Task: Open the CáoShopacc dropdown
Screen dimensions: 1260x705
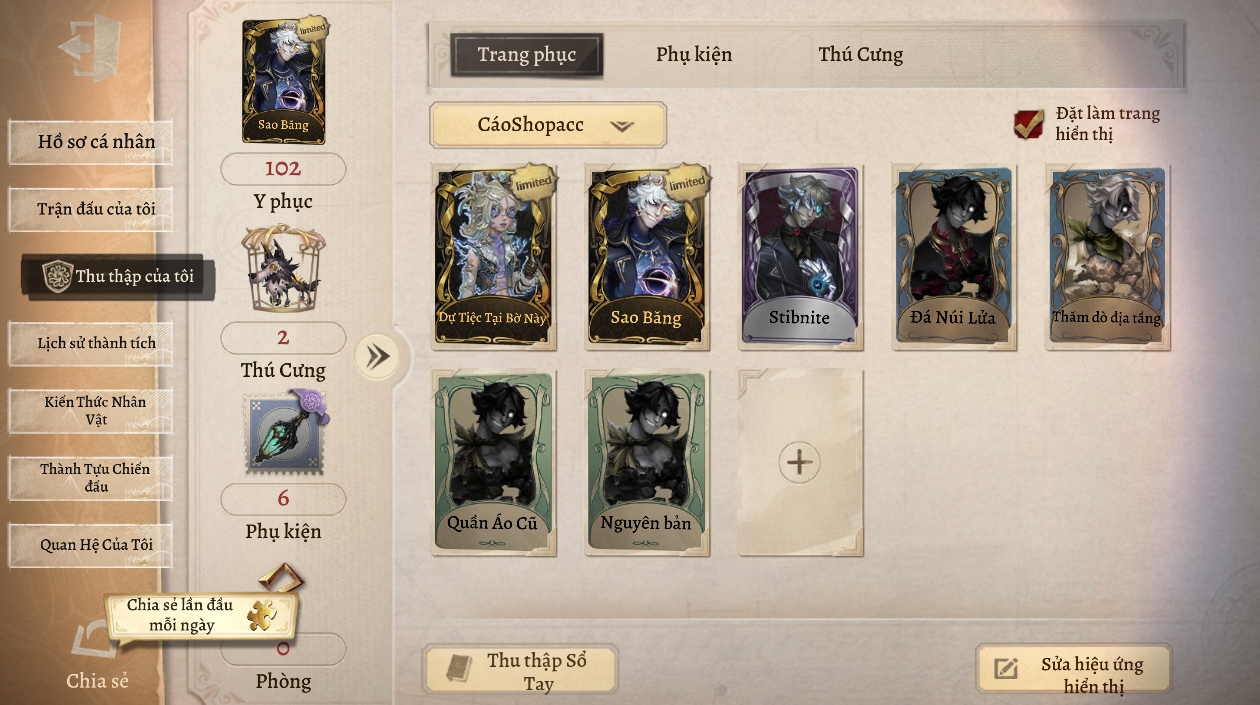Action: tap(548, 126)
